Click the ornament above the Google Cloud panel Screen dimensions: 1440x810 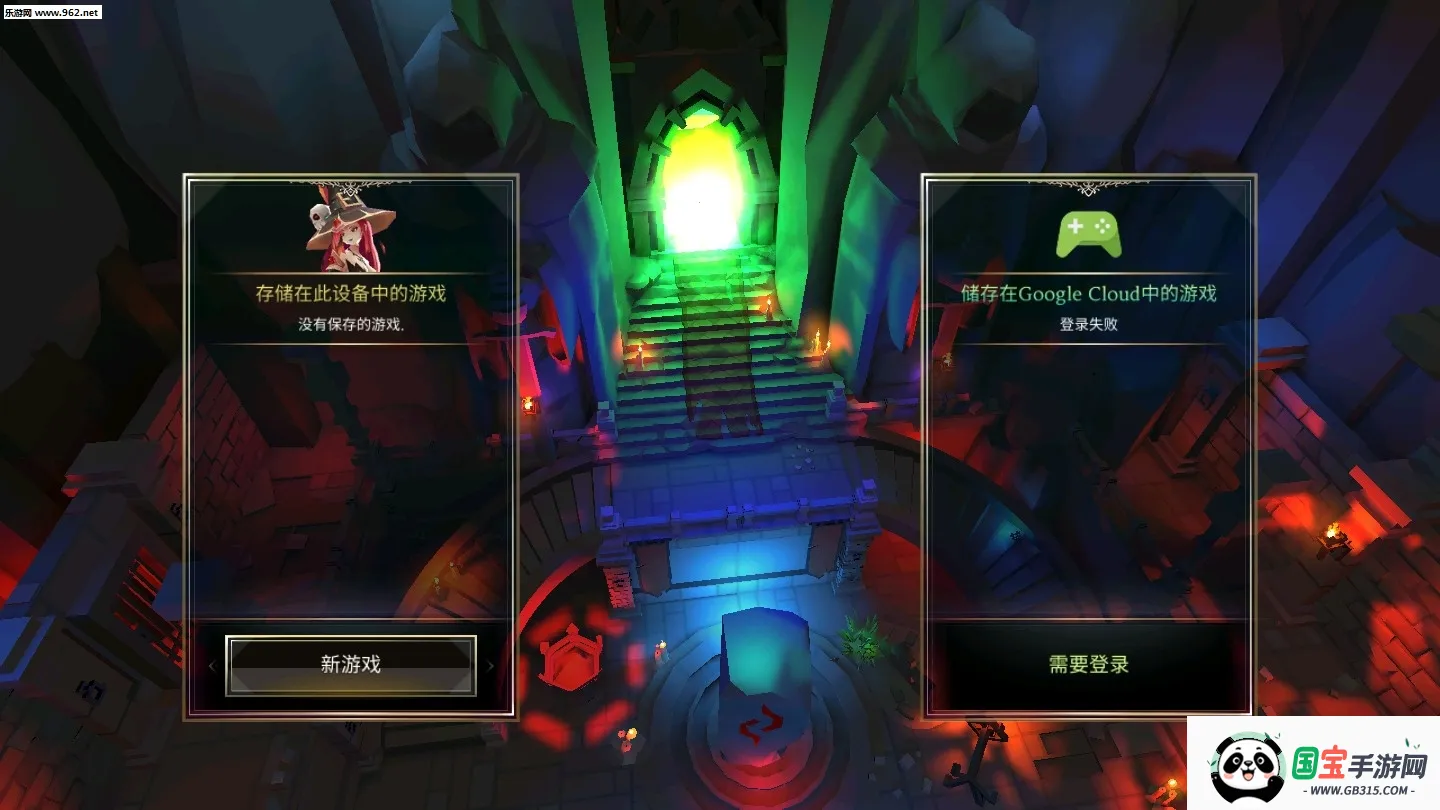[x=1086, y=187]
